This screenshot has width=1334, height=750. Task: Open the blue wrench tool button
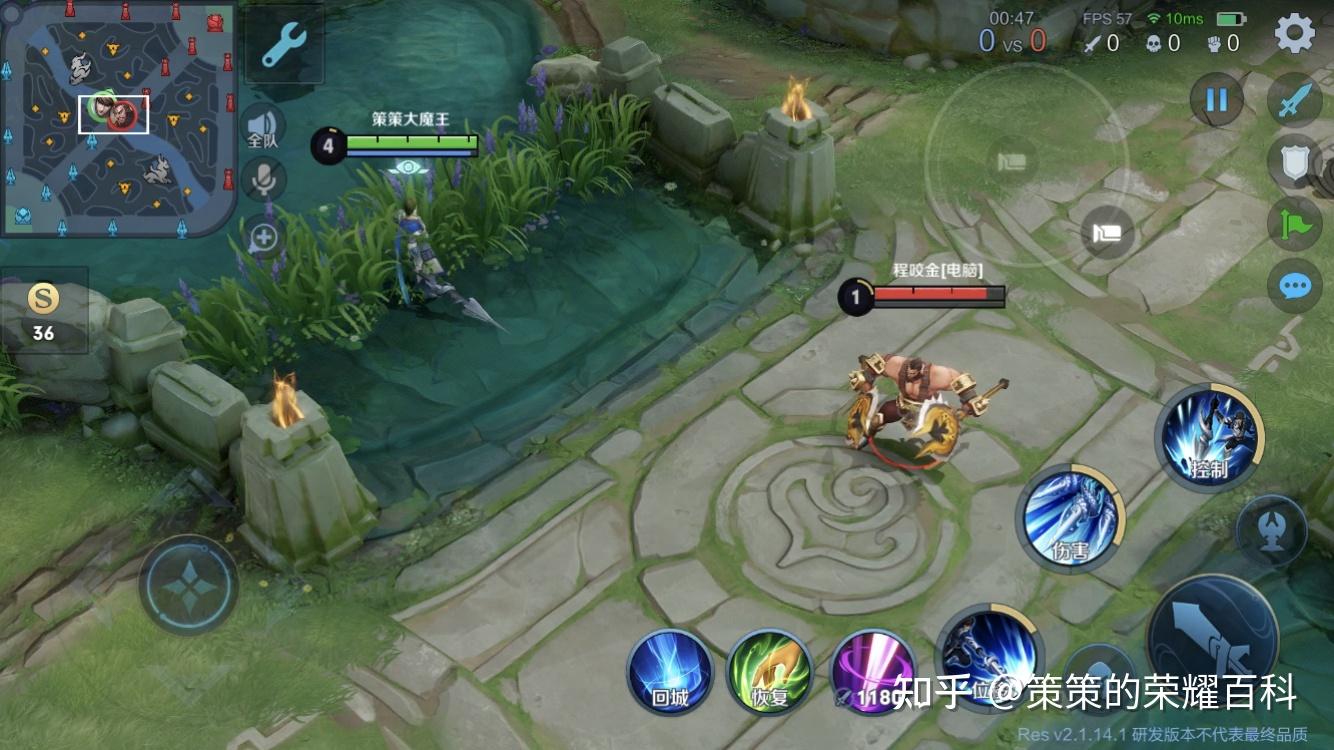tap(284, 45)
